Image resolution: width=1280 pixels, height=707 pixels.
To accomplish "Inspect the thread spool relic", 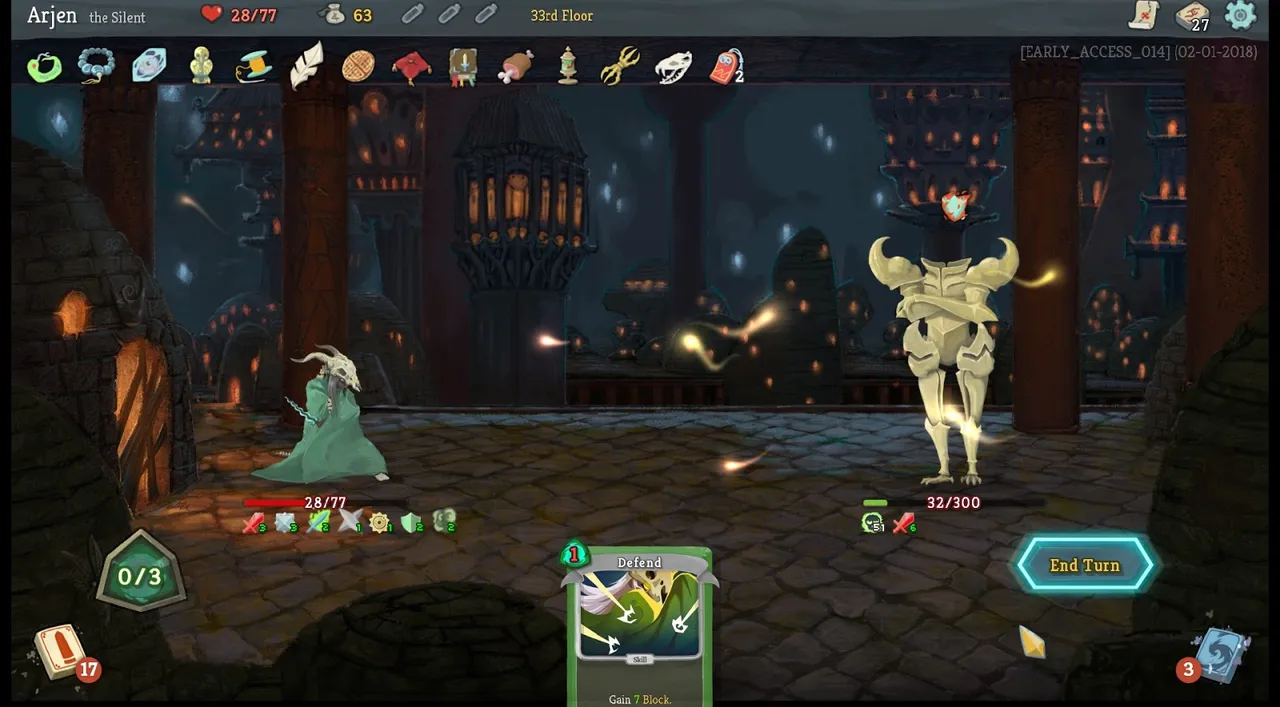I will tap(253, 67).
